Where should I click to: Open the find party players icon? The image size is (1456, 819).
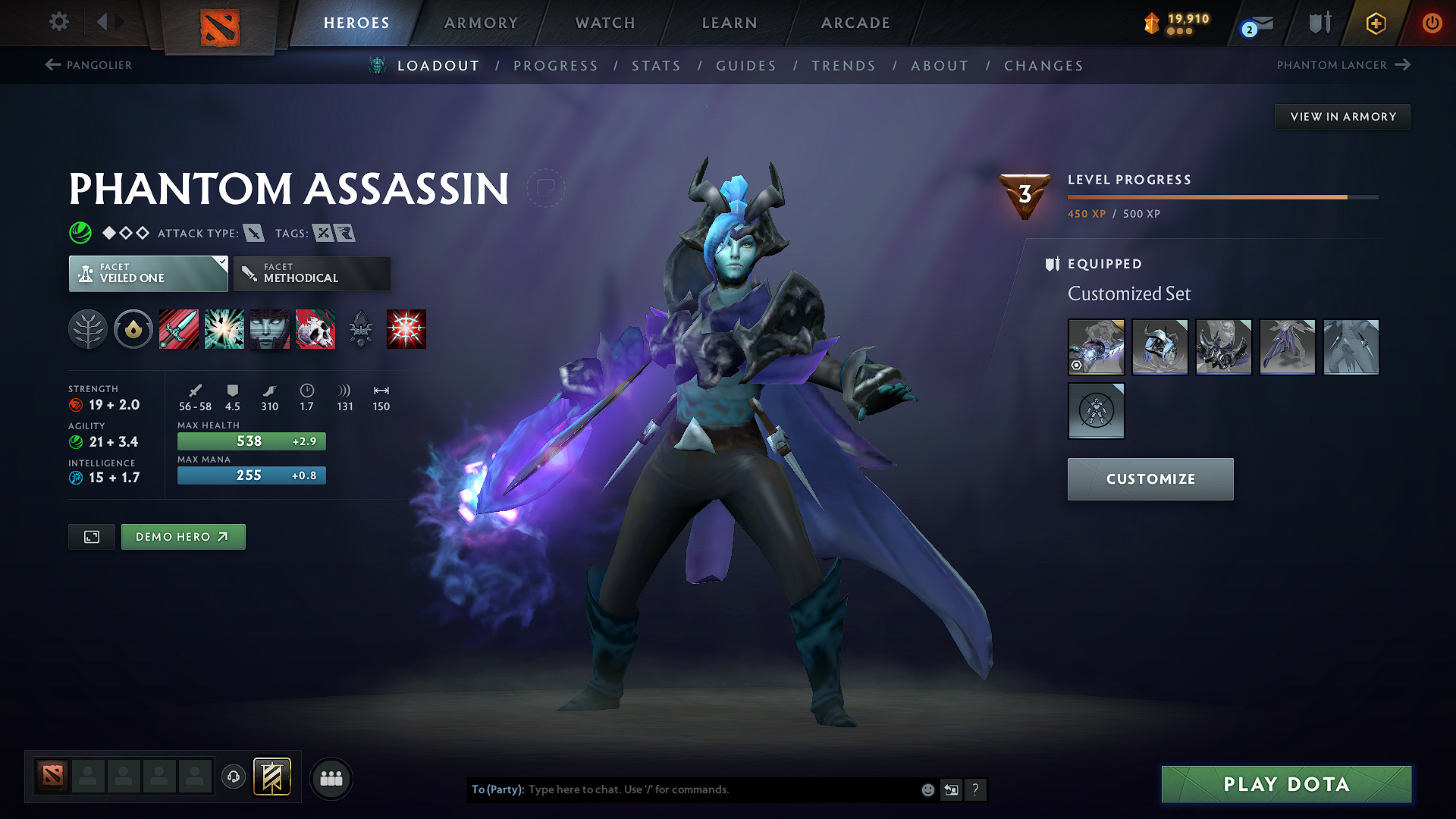point(331,778)
